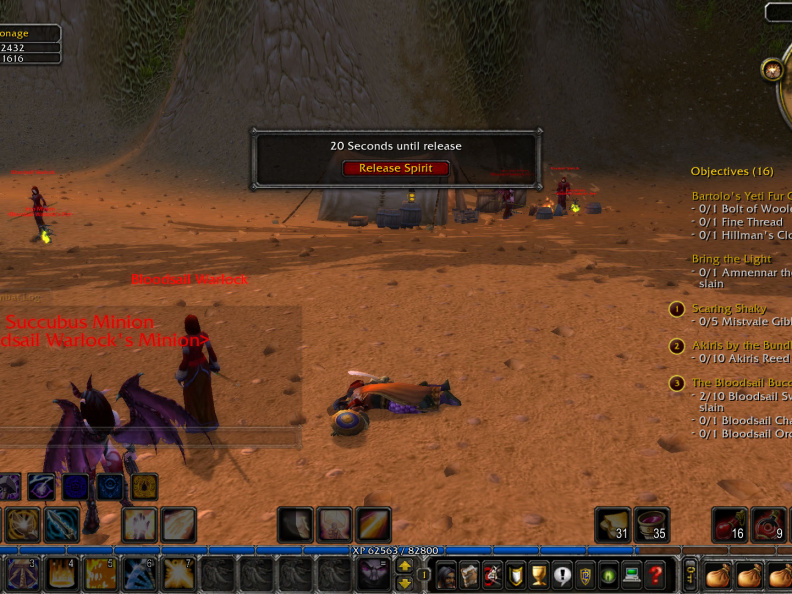Open the character info micro button

[x=446, y=575]
